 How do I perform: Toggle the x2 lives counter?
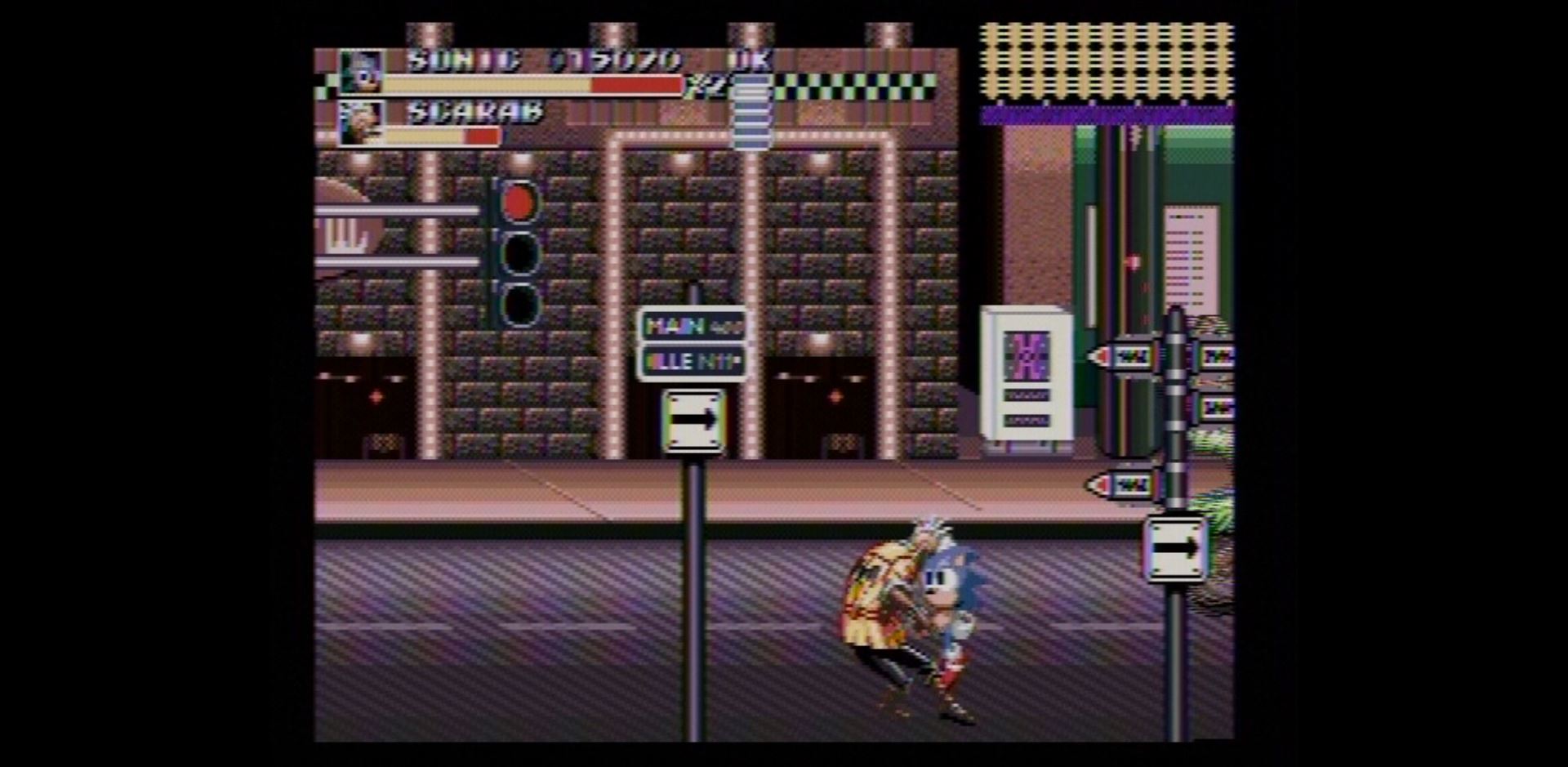(x=706, y=85)
